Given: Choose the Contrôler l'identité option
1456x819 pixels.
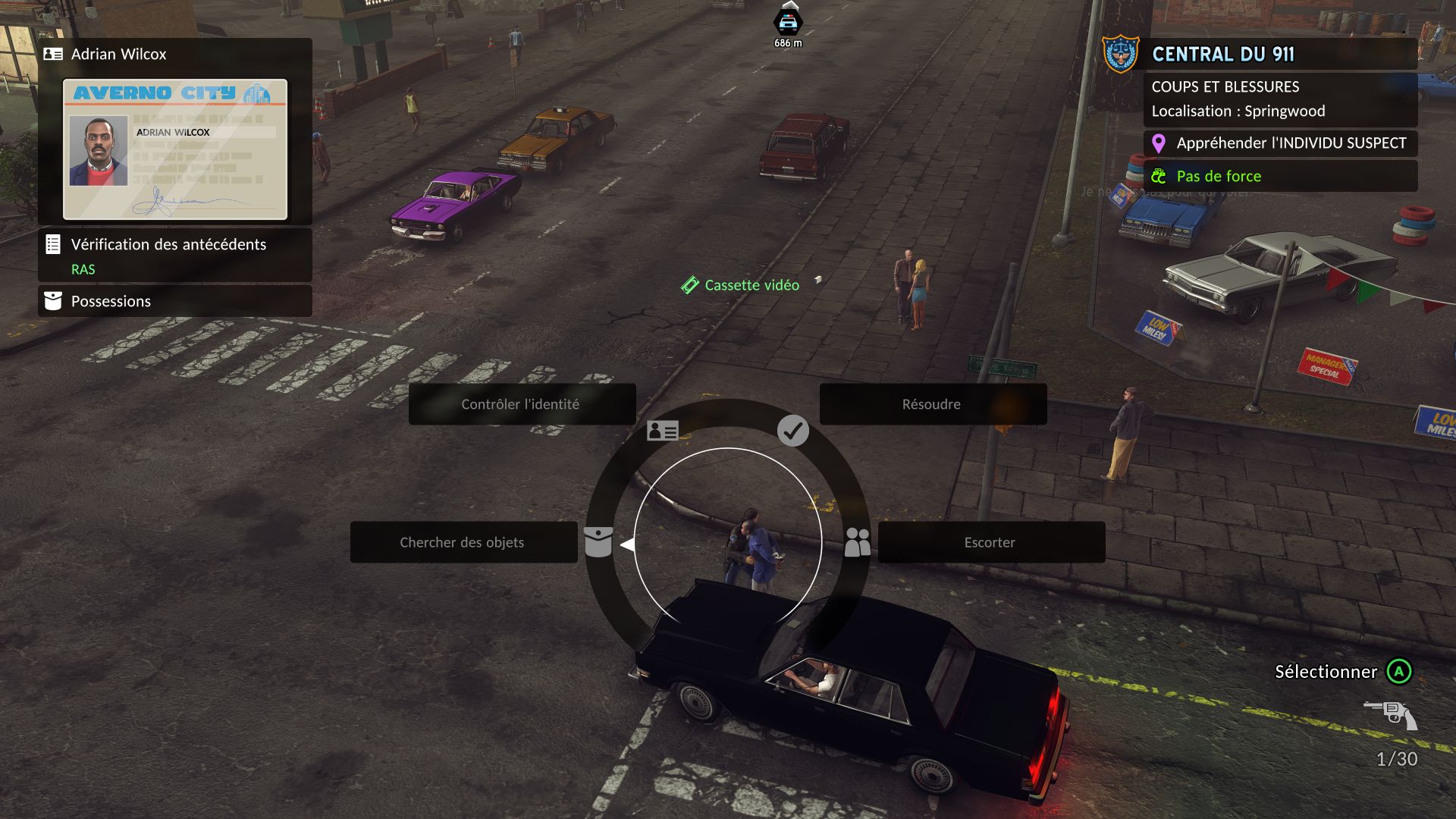Looking at the screenshot, I should coord(522,404).
